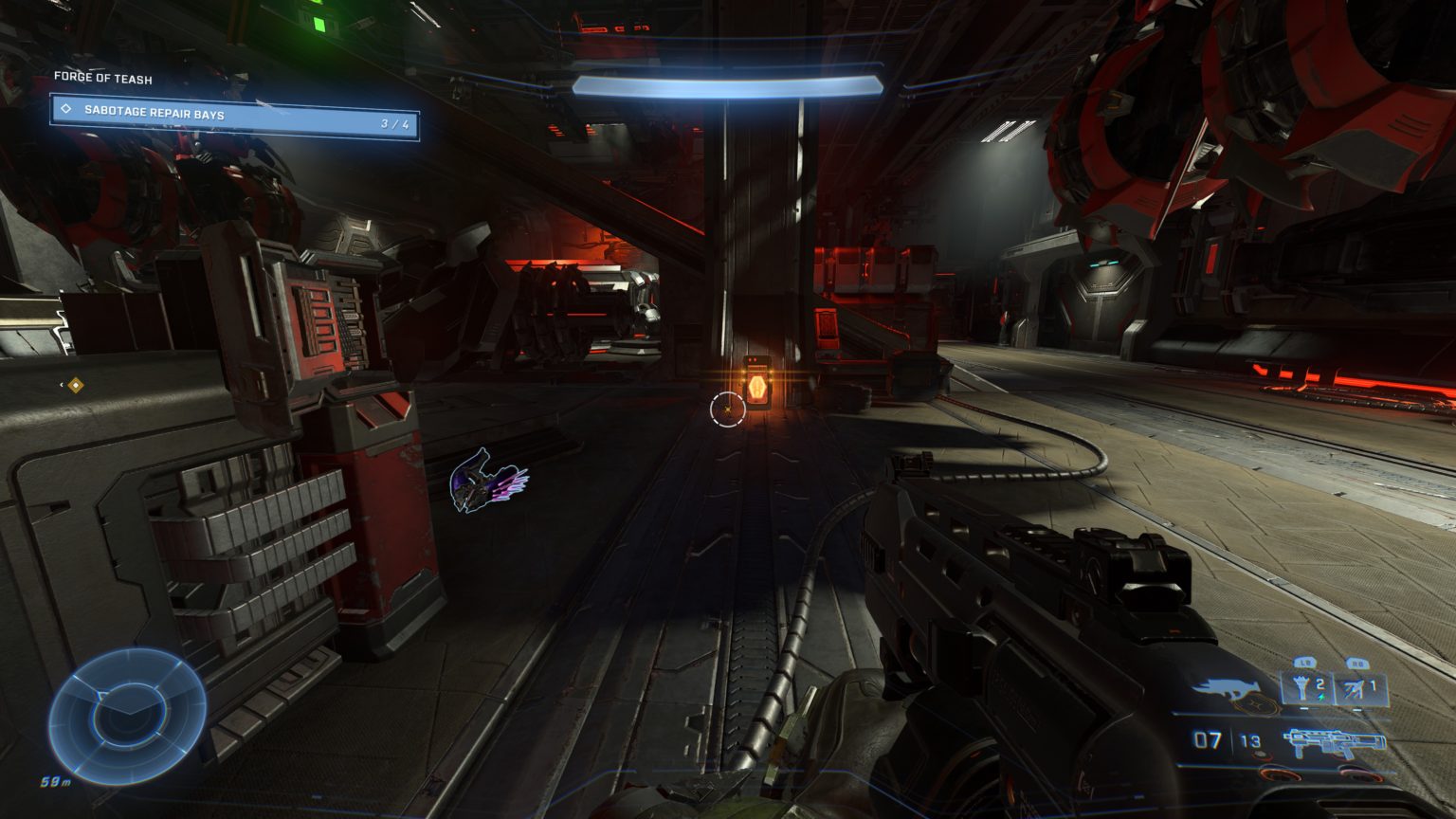This screenshot has width=1456, height=819.
Task: Toggle the motion tracker radar display
Action: click(x=121, y=705)
